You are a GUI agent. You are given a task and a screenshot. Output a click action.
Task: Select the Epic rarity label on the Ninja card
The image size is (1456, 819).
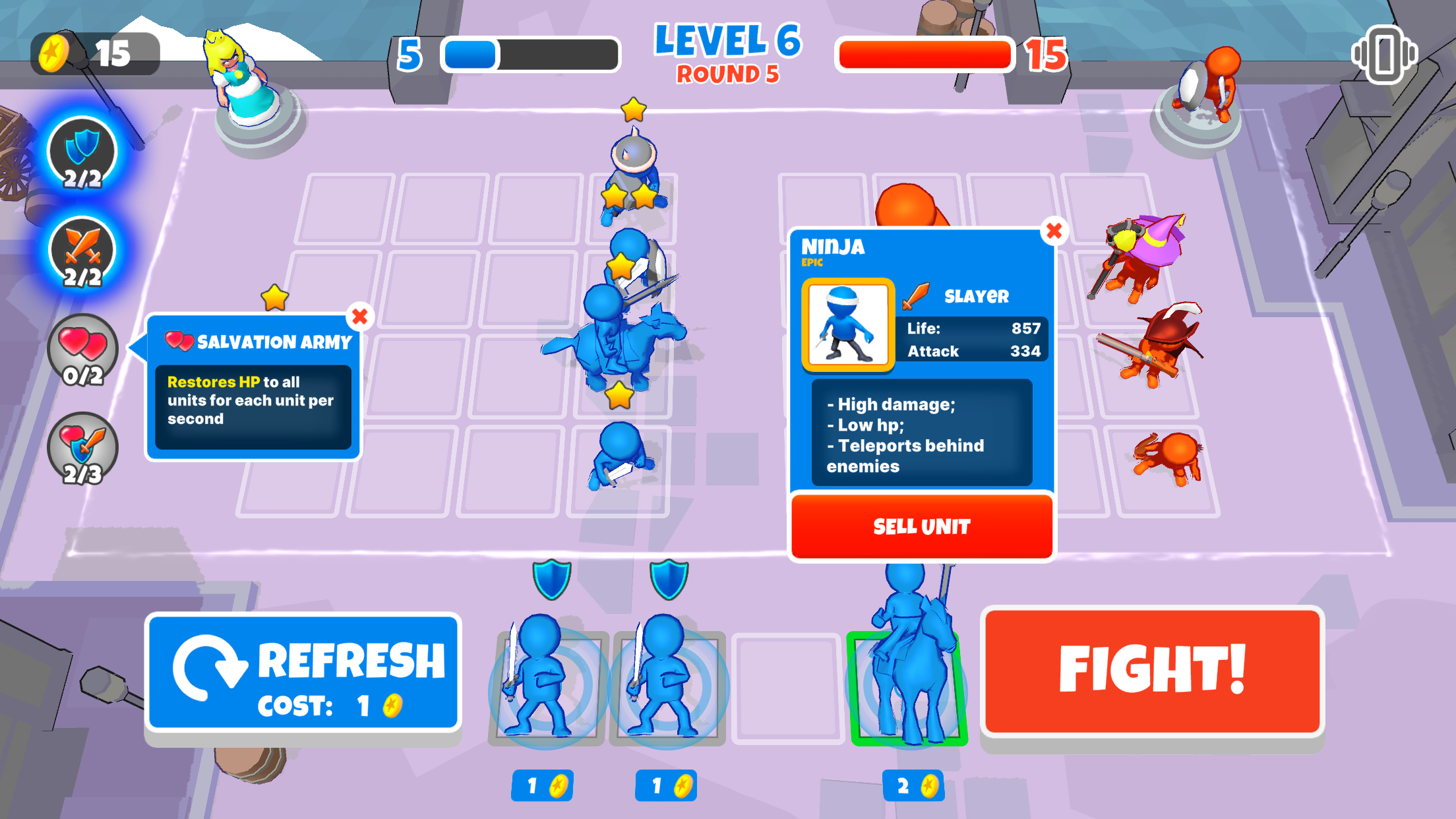pyautogui.click(x=812, y=262)
